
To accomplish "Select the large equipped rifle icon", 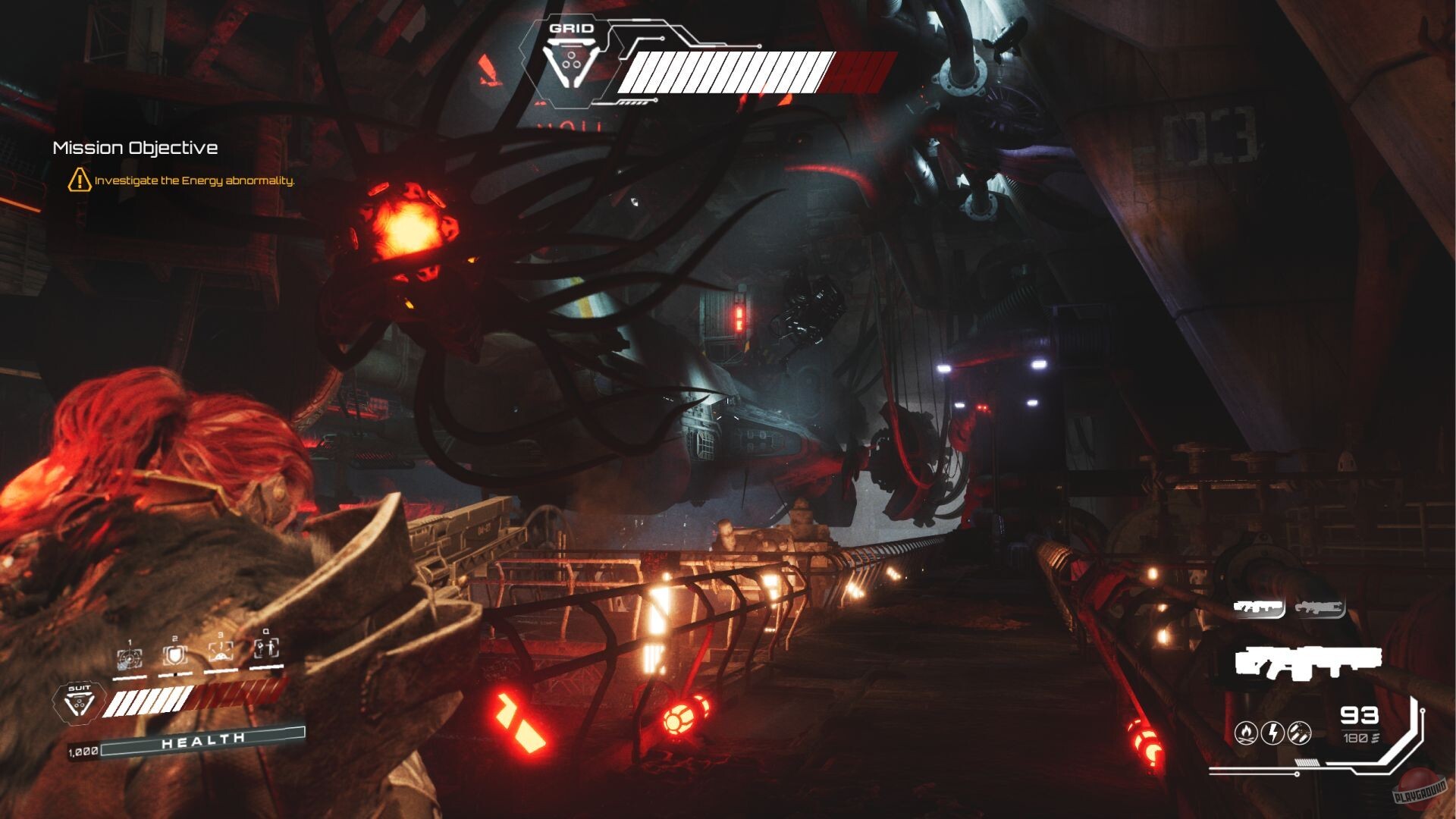I will point(1307,662).
